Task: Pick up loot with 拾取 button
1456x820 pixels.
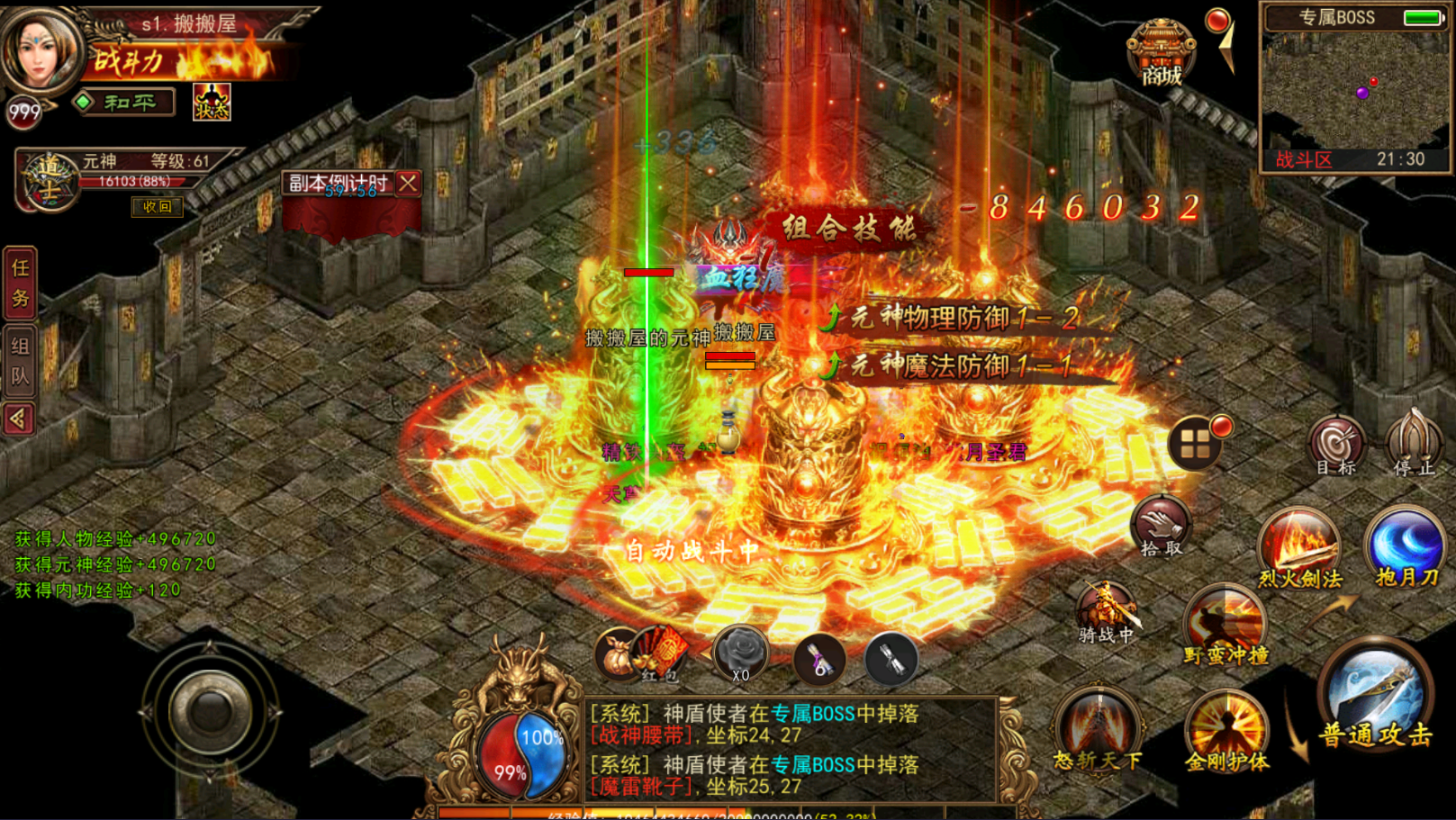Action: point(1161,526)
